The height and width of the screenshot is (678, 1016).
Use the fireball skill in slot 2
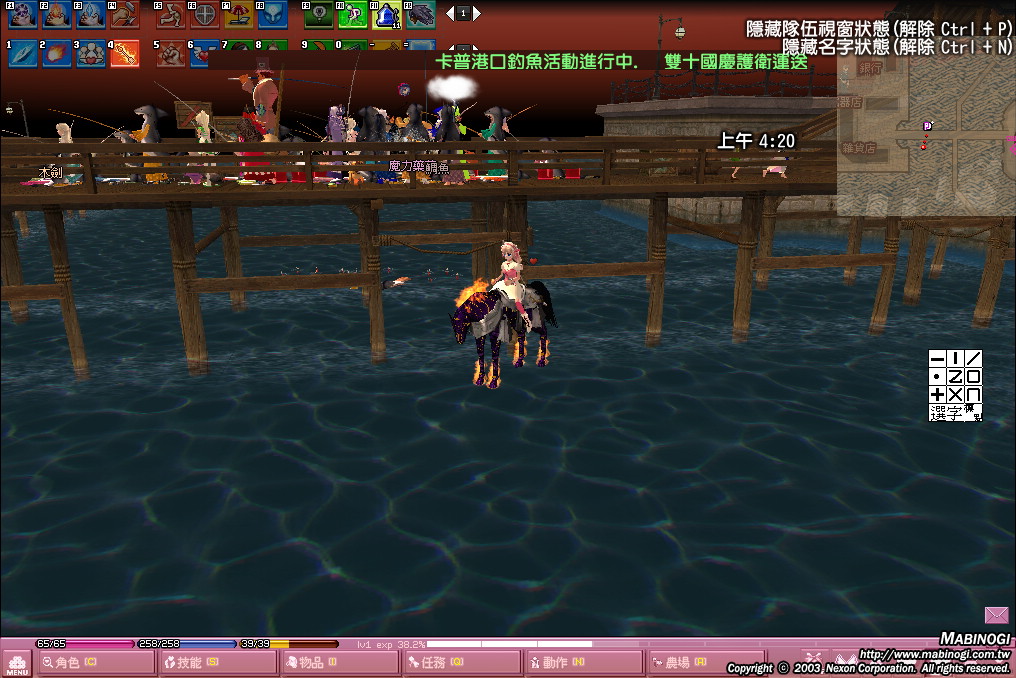coord(57,54)
